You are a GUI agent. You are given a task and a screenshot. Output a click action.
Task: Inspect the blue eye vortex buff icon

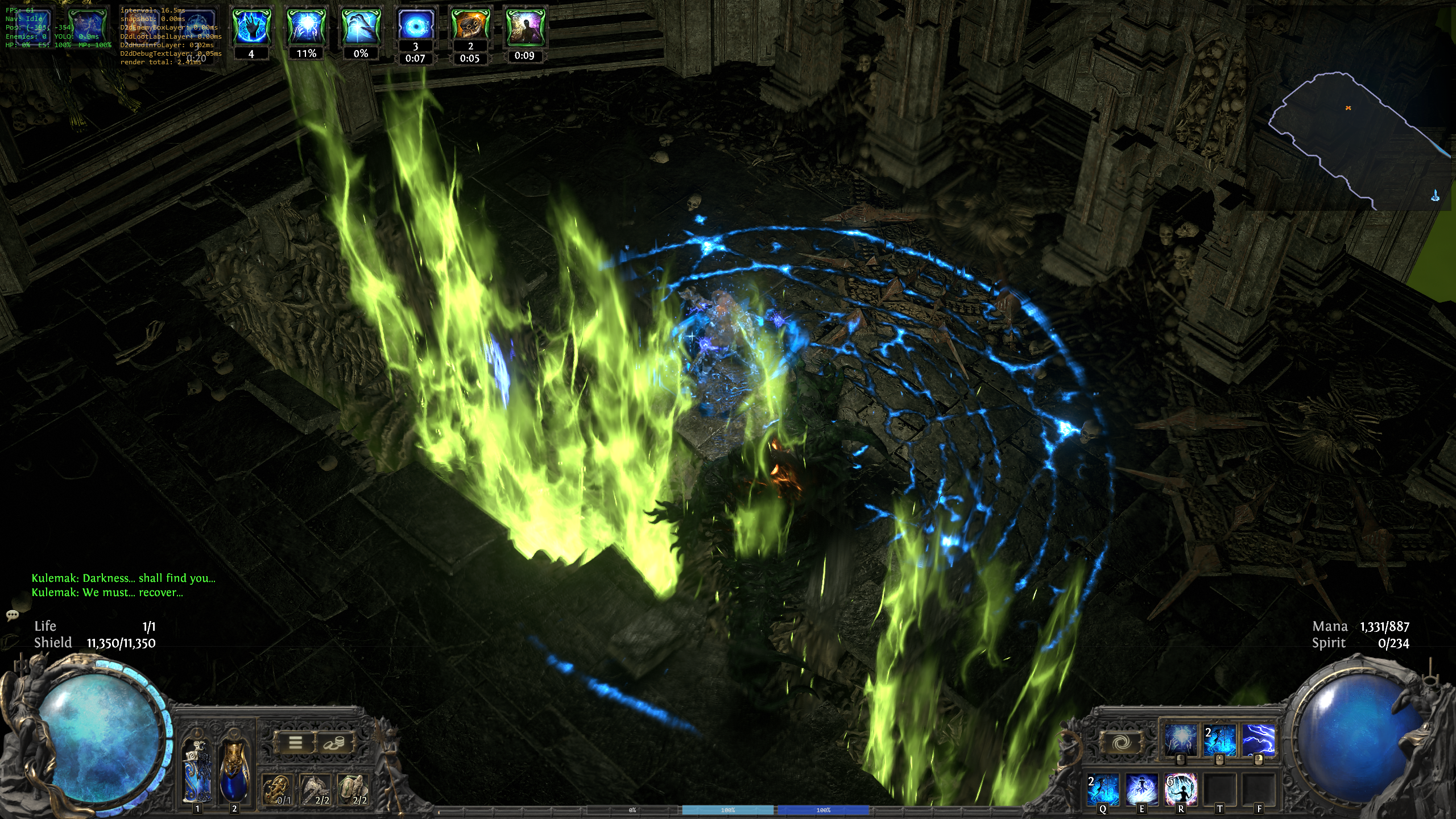pyautogui.click(x=416, y=25)
